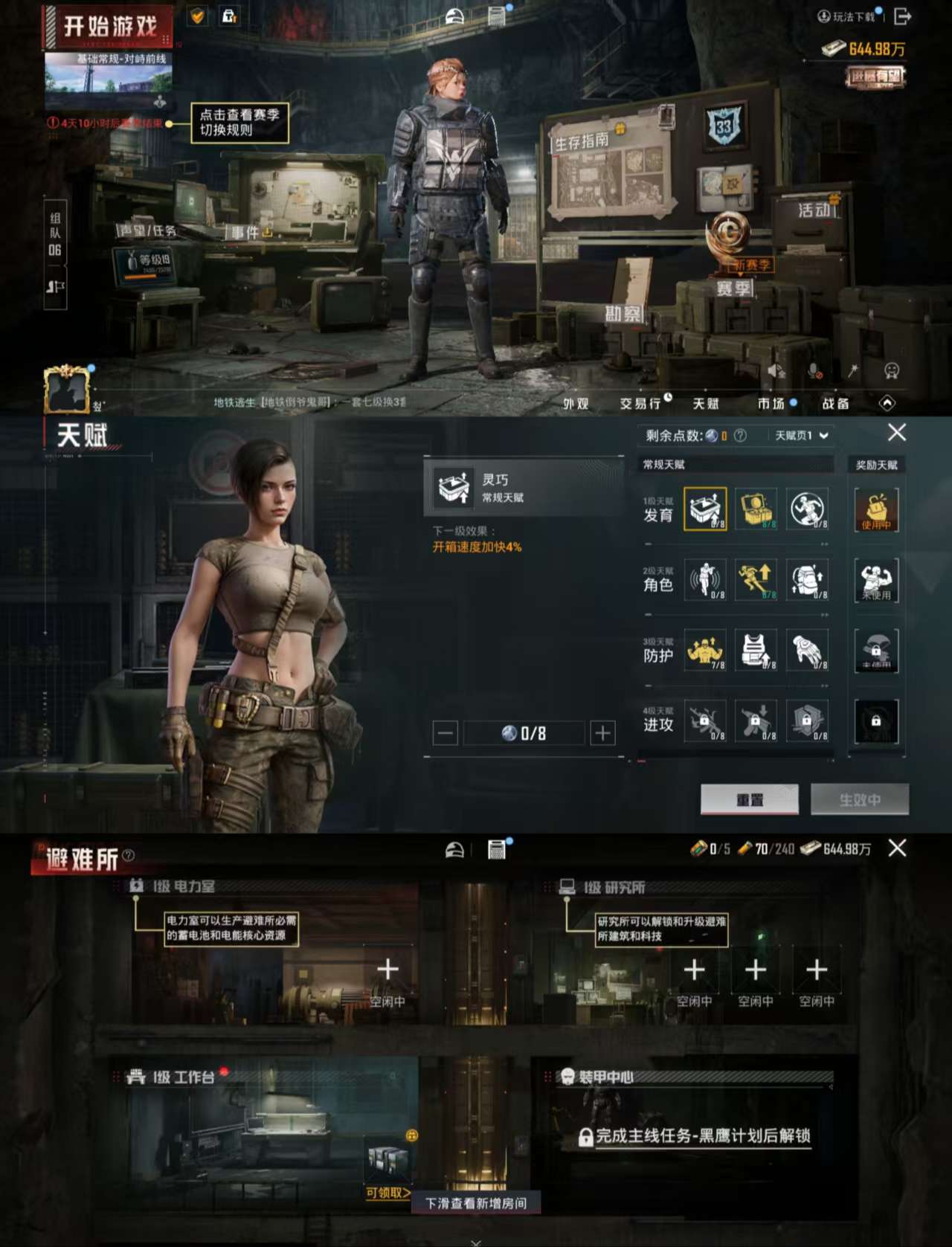Reset talent points with the 重置 button
This screenshot has height=1247, width=952.
click(749, 799)
